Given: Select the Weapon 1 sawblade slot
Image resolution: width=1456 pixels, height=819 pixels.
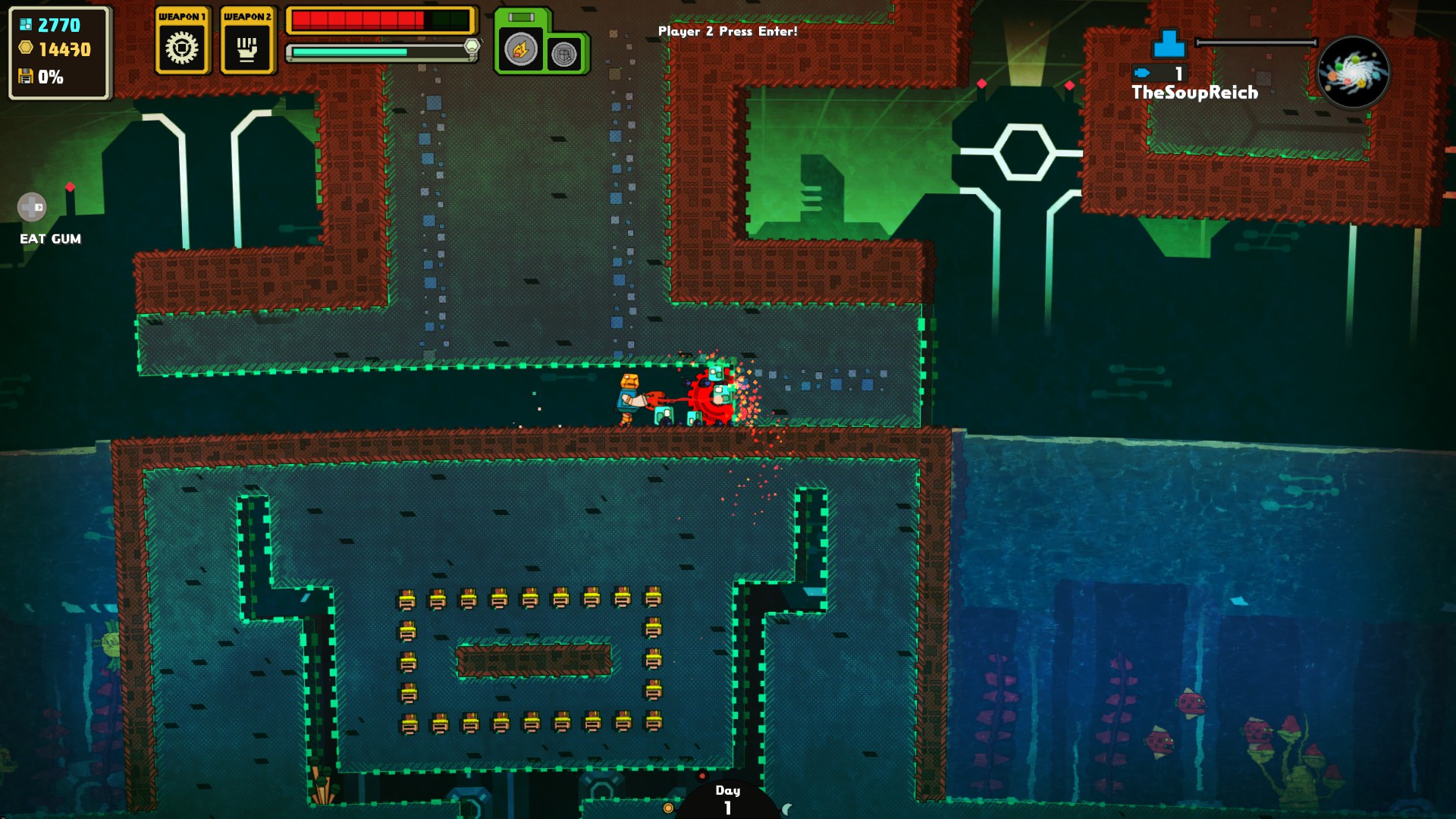Looking at the screenshot, I should pyautogui.click(x=182, y=48).
